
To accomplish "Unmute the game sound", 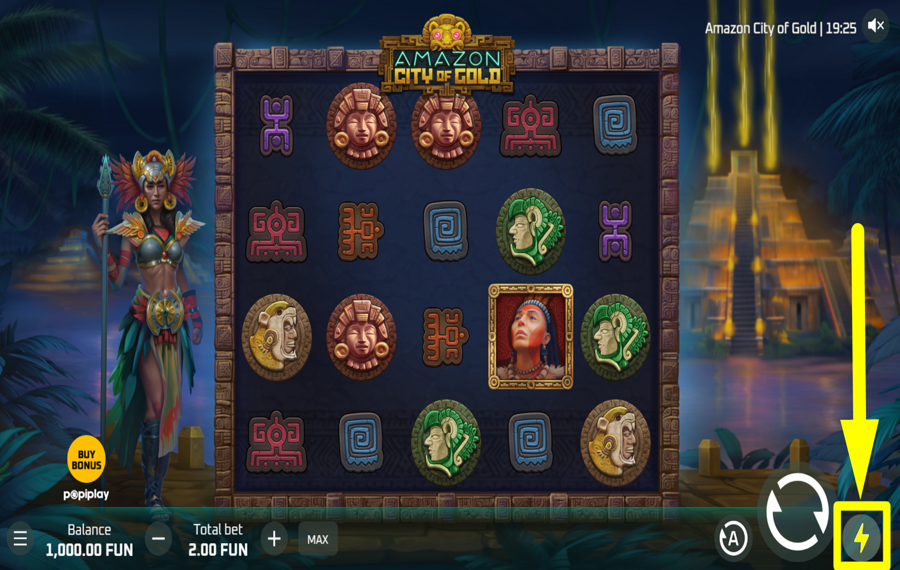I will (876, 26).
